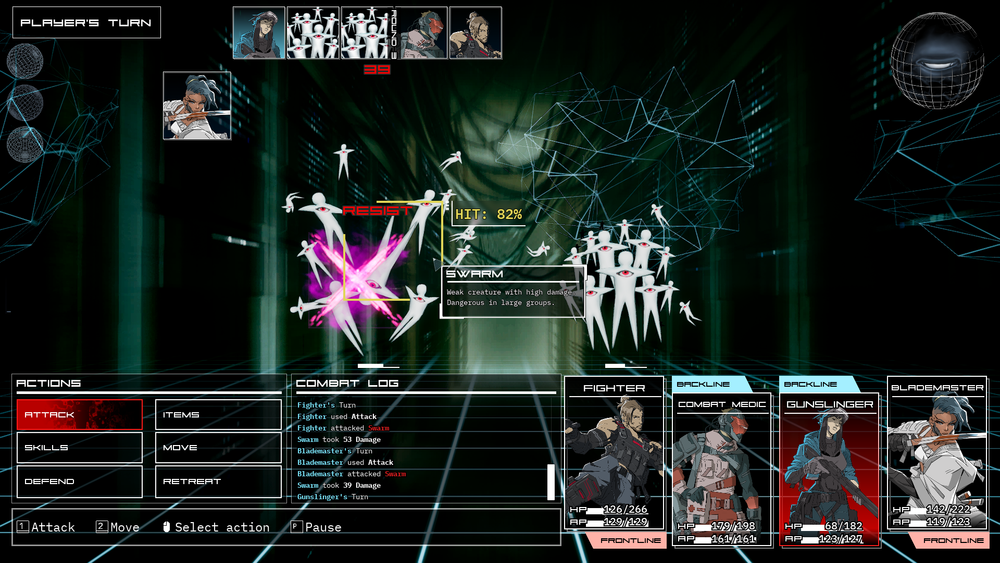Open the Items action menu
This screenshot has width=1000, height=563.
click(x=218, y=415)
